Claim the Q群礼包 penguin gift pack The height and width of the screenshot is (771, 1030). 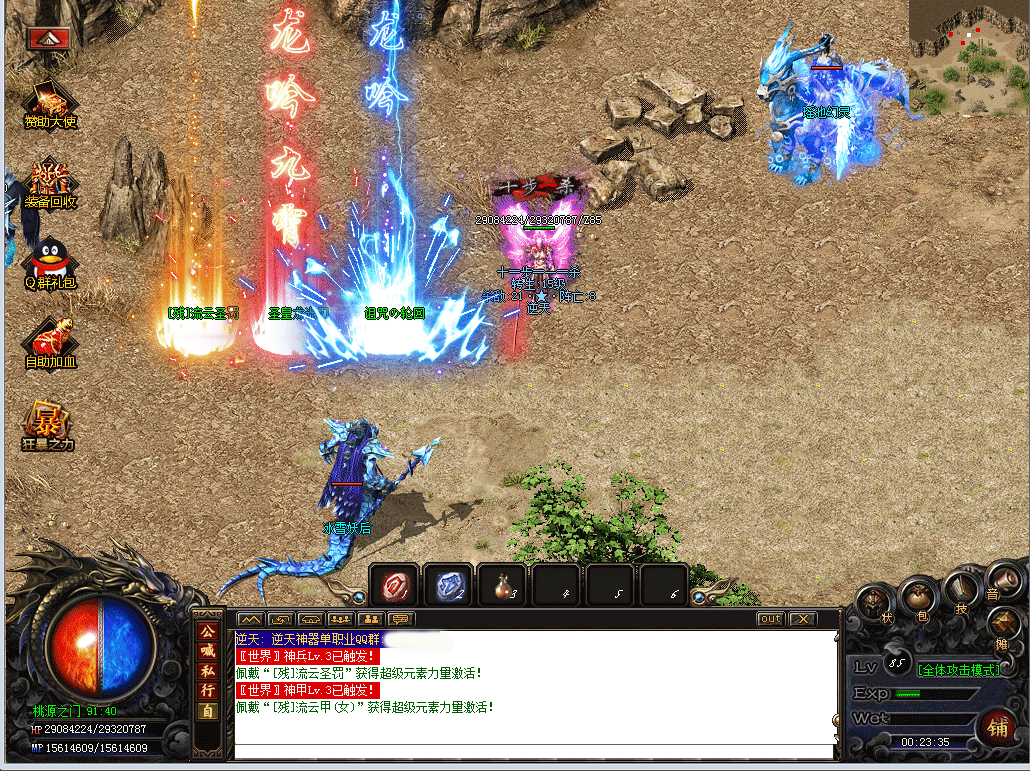(49, 260)
